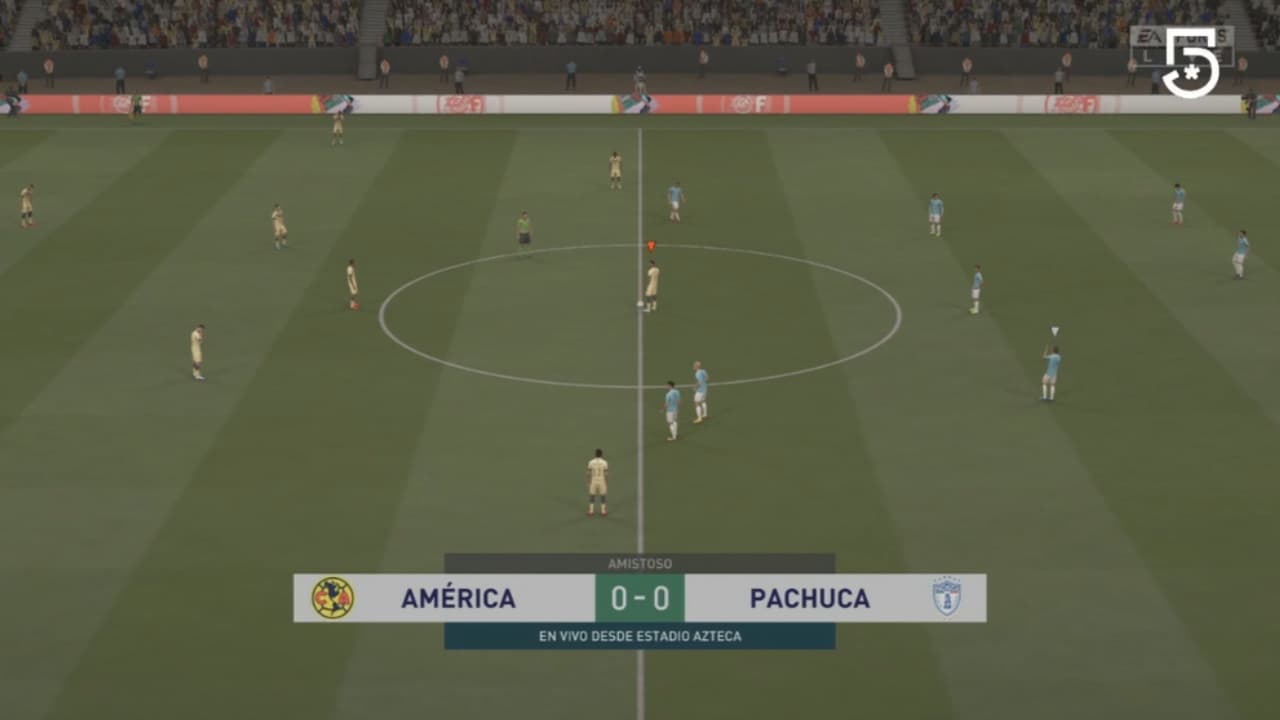Click the AMISTOSO match type header
Viewport: 1280px width, 720px height.
click(x=640, y=563)
